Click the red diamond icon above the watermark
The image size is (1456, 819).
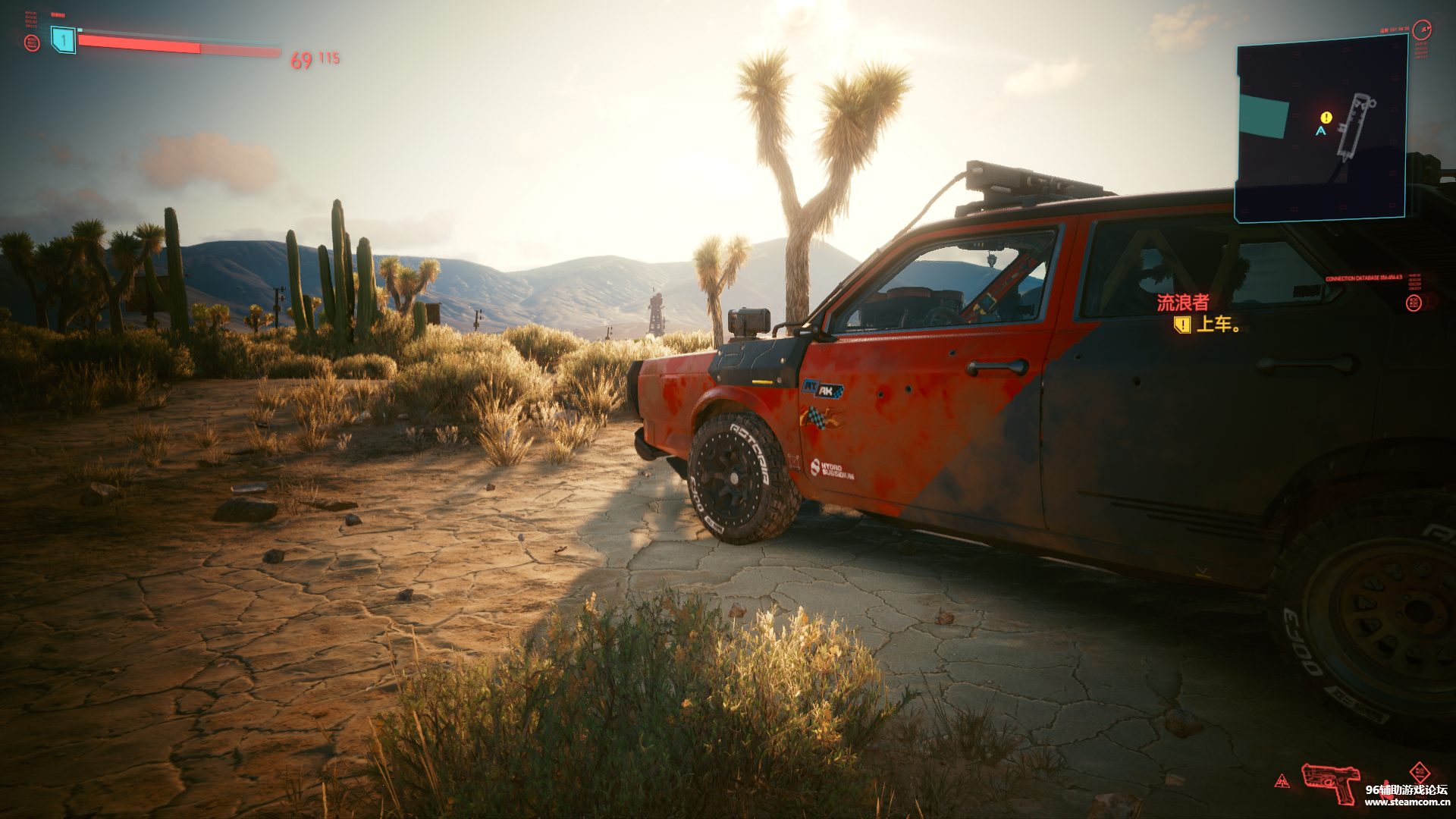(1420, 771)
